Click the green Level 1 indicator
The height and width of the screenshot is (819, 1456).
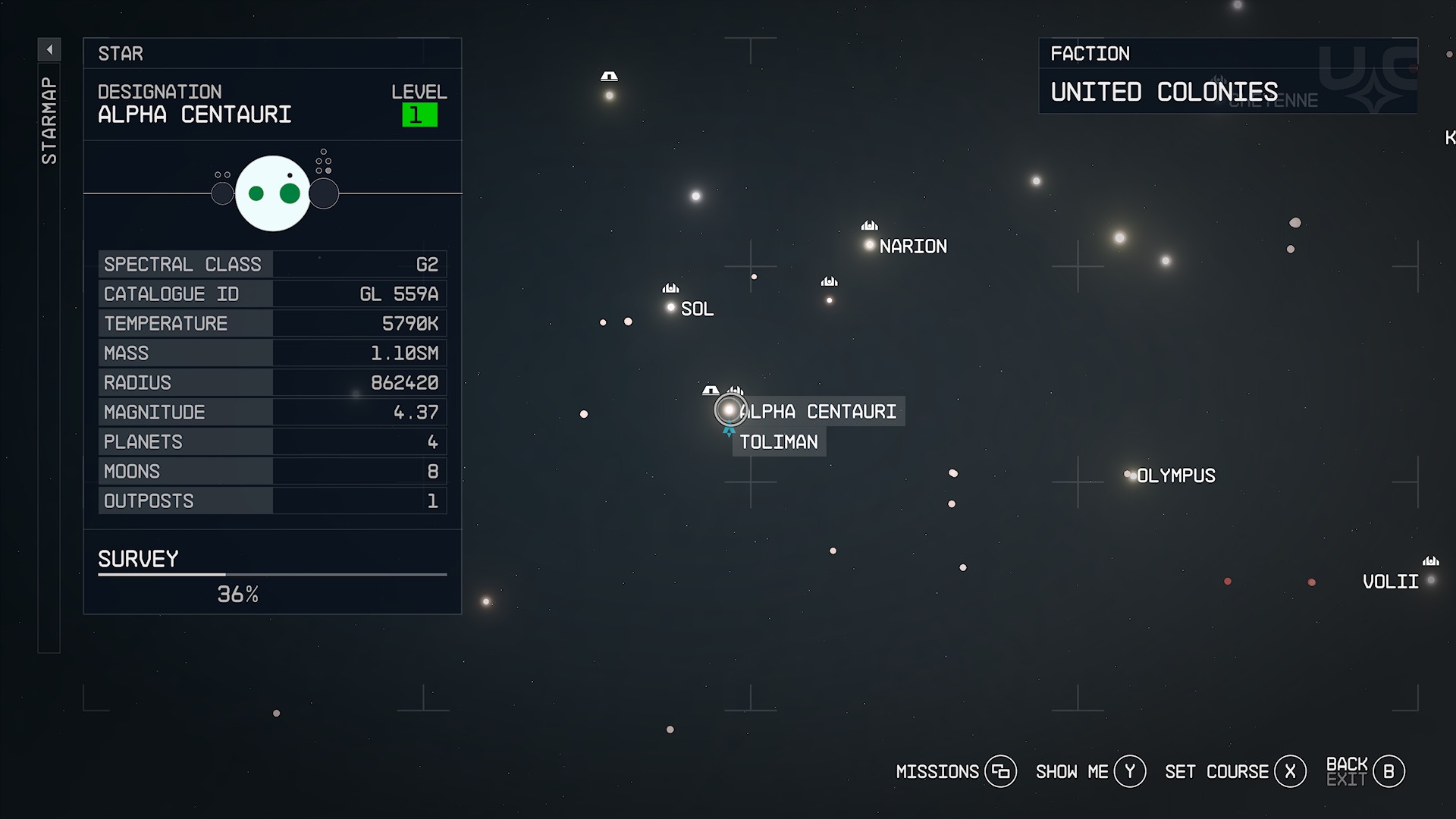[x=420, y=114]
